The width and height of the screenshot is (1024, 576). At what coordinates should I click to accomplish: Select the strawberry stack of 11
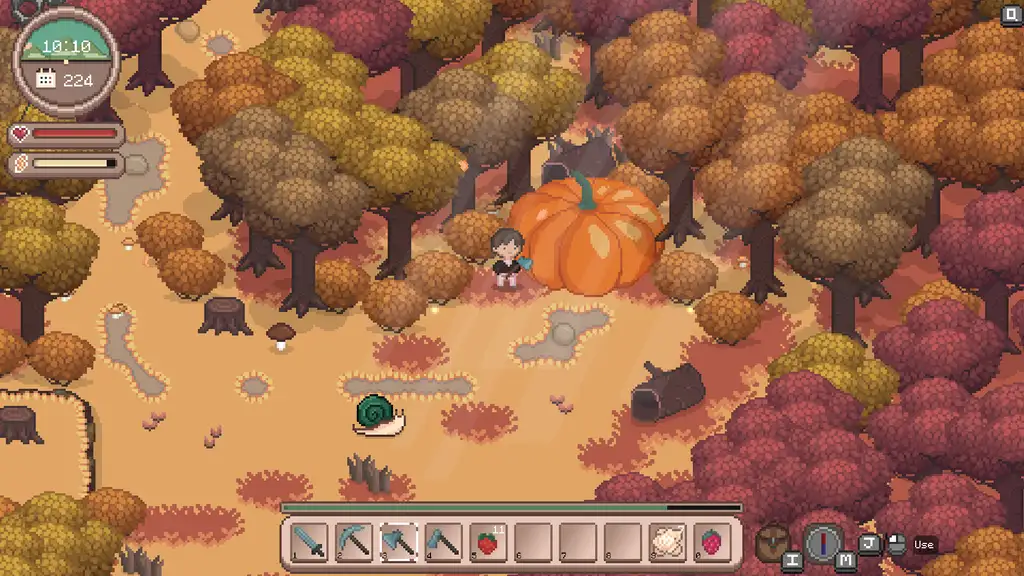point(487,543)
